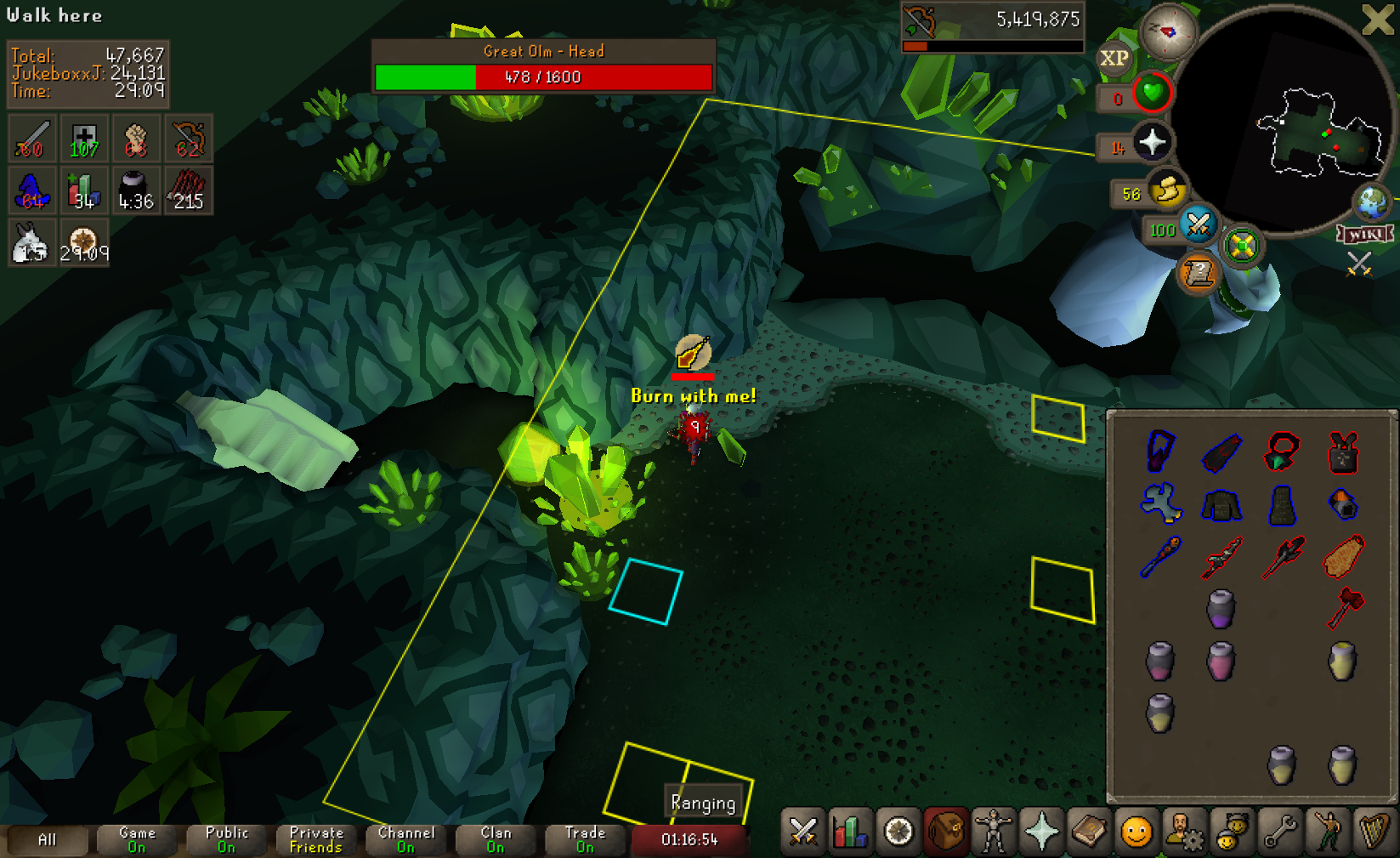Open the world map globe
Viewport: 1400px width, 858px height.
coord(1371,202)
